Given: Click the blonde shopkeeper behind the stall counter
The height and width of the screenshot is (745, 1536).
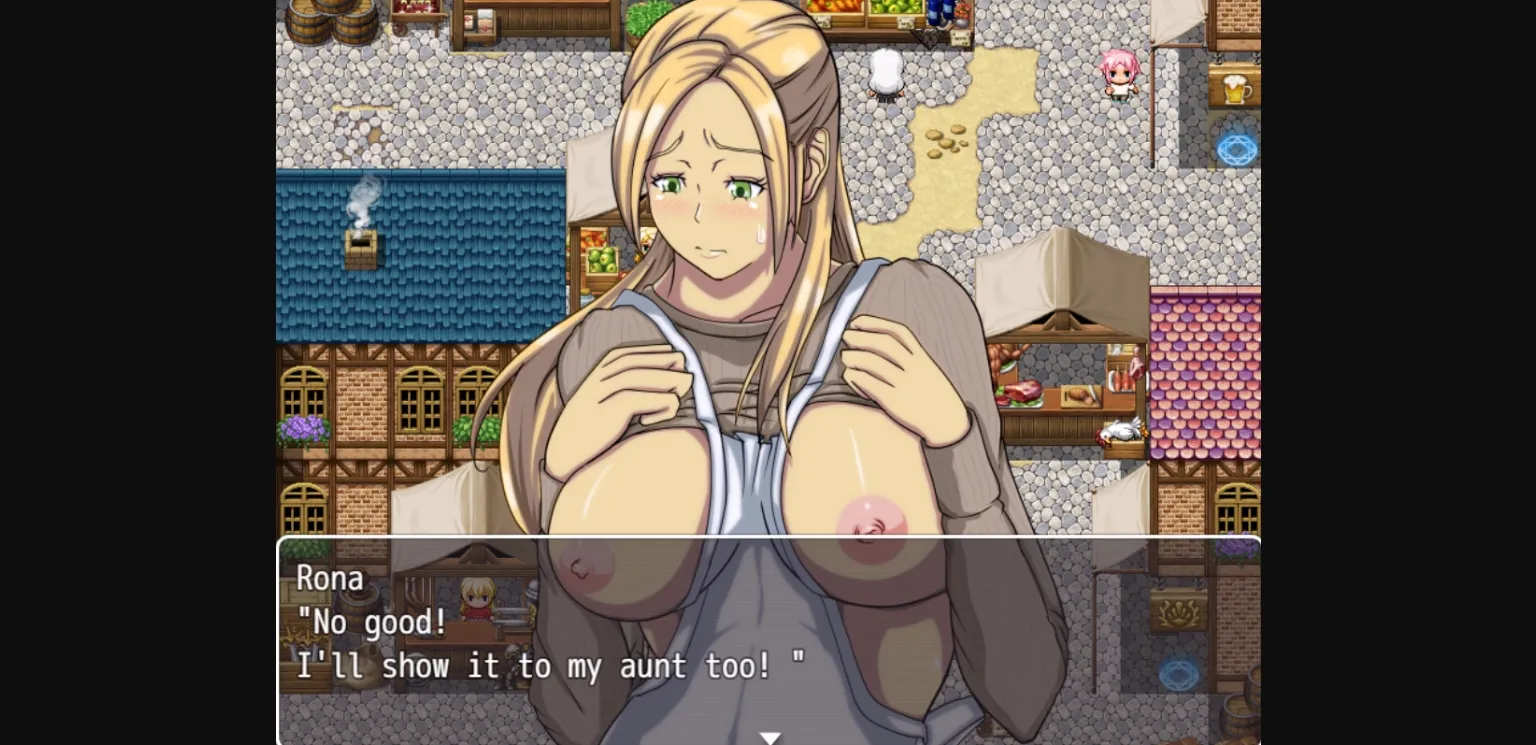Looking at the screenshot, I should tap(478, 600).
